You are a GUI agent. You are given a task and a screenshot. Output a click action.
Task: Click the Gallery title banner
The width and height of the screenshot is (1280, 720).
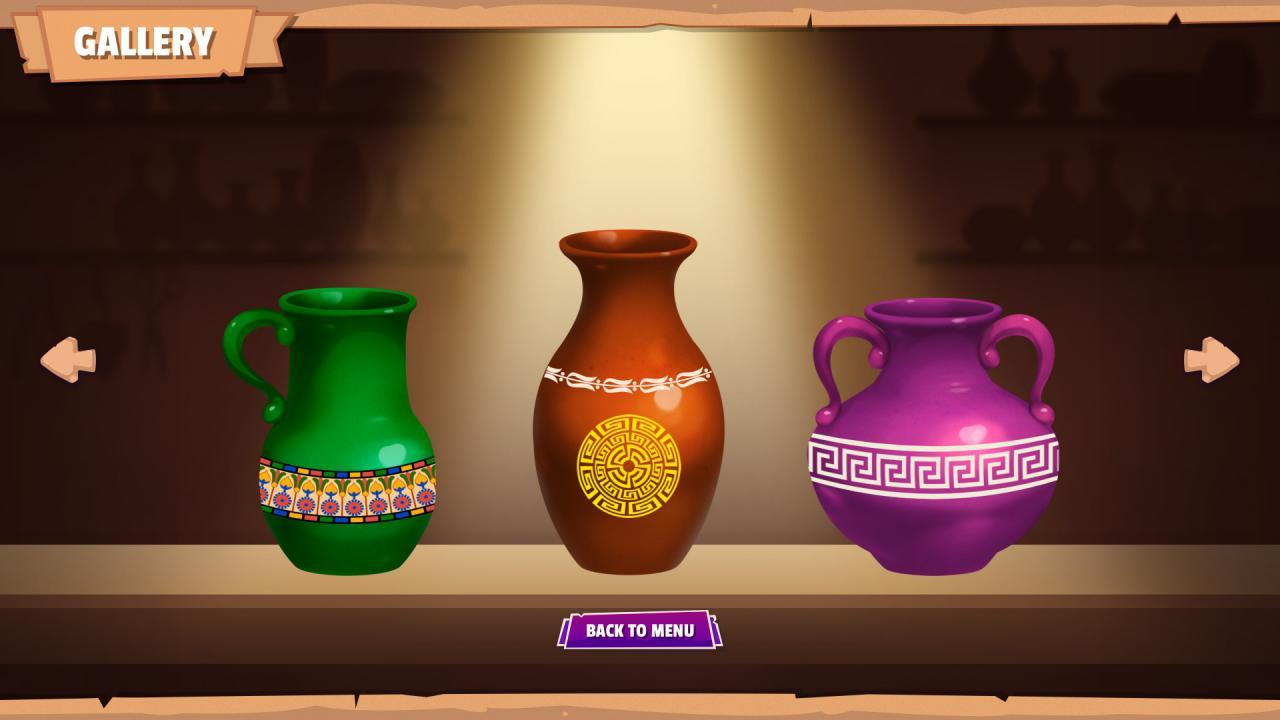[143, 42]
